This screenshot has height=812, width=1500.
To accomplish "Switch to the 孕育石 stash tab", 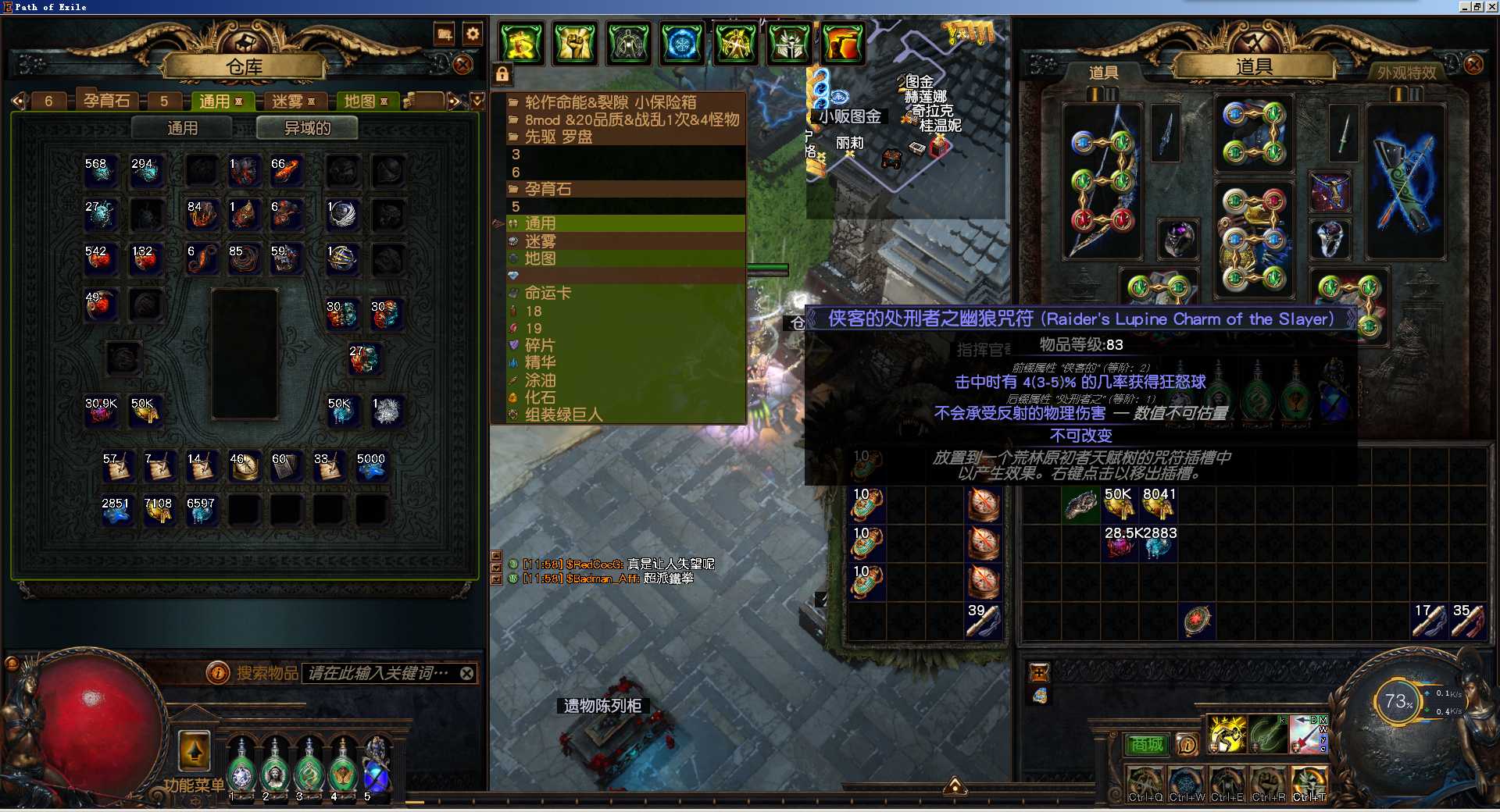I will 107,101.
